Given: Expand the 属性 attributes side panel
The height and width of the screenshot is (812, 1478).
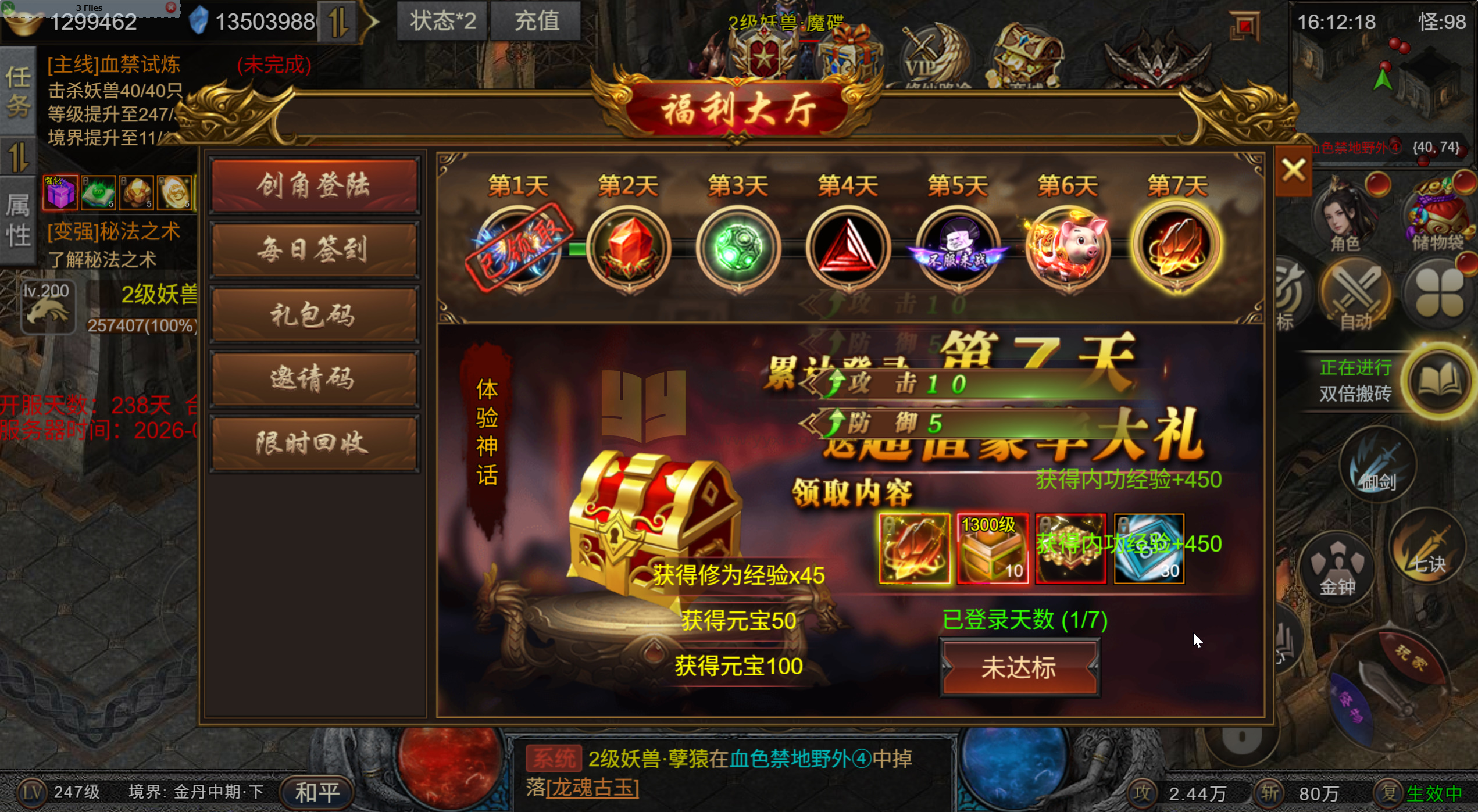Looking at the screenshot, I should point(18,215).
